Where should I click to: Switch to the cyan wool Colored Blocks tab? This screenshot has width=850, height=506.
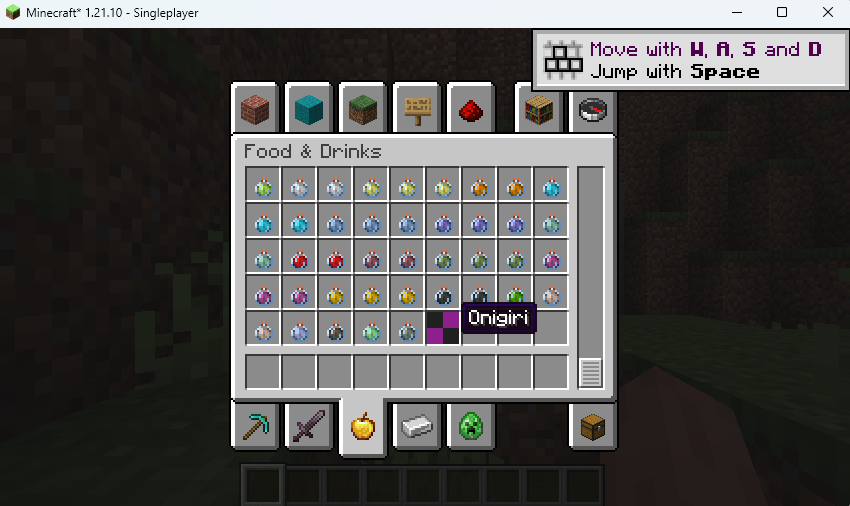309,109
